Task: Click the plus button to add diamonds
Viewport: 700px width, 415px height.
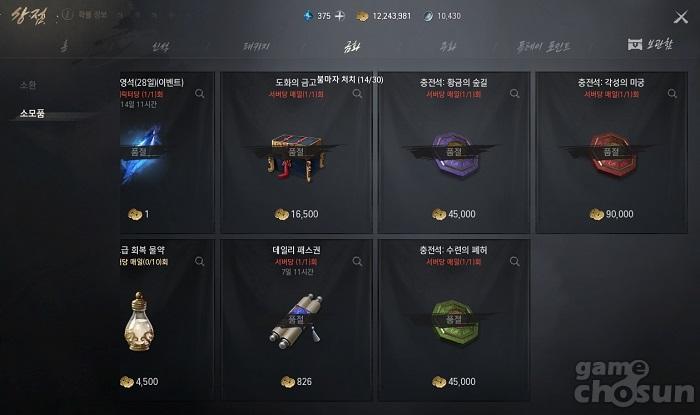Action: [x=339, y=16]
